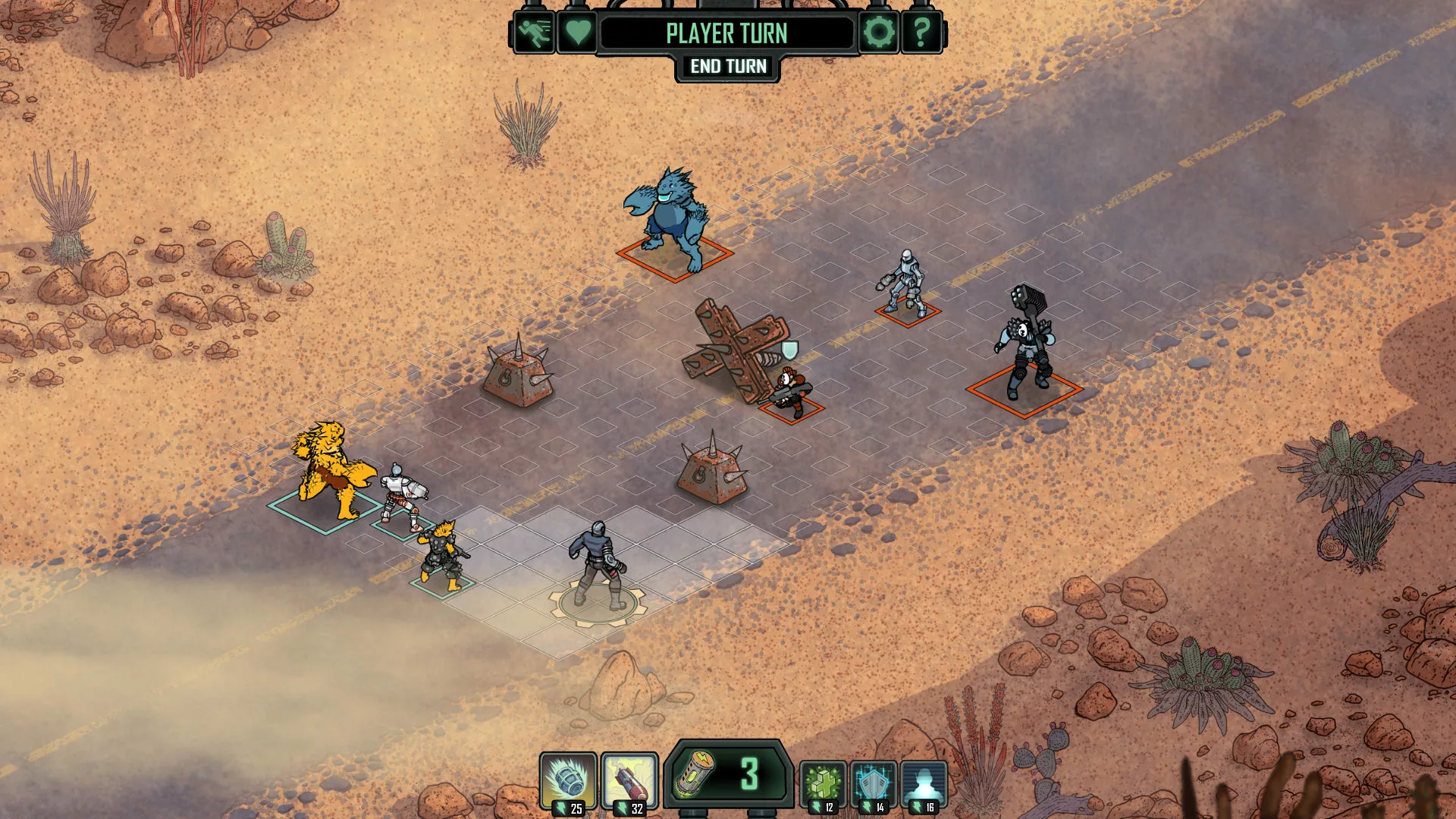Viewport: 1456px width, 819px height.
Task: Select the large yellow furry beast unit
Action: [331, 472]
